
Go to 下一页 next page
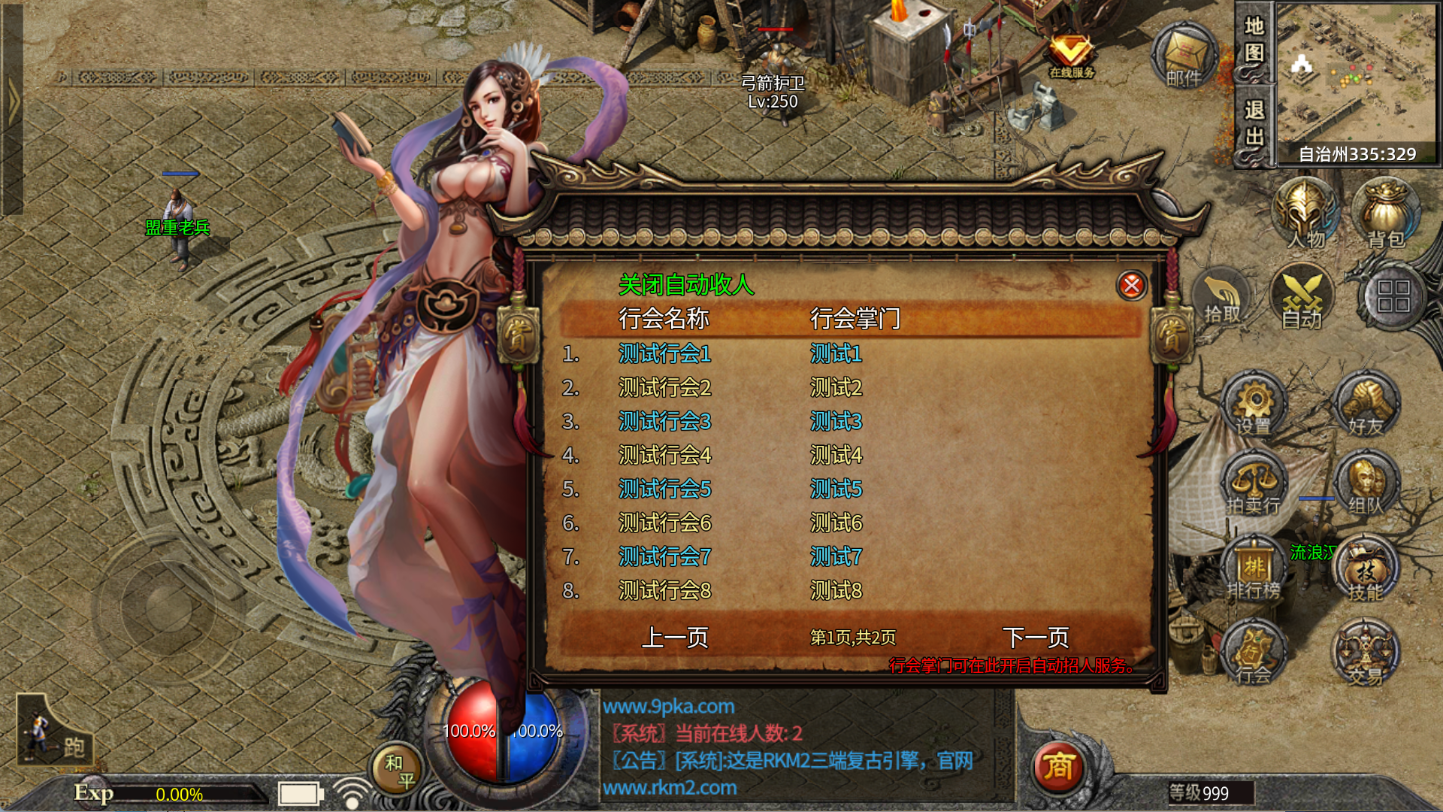1035,637
